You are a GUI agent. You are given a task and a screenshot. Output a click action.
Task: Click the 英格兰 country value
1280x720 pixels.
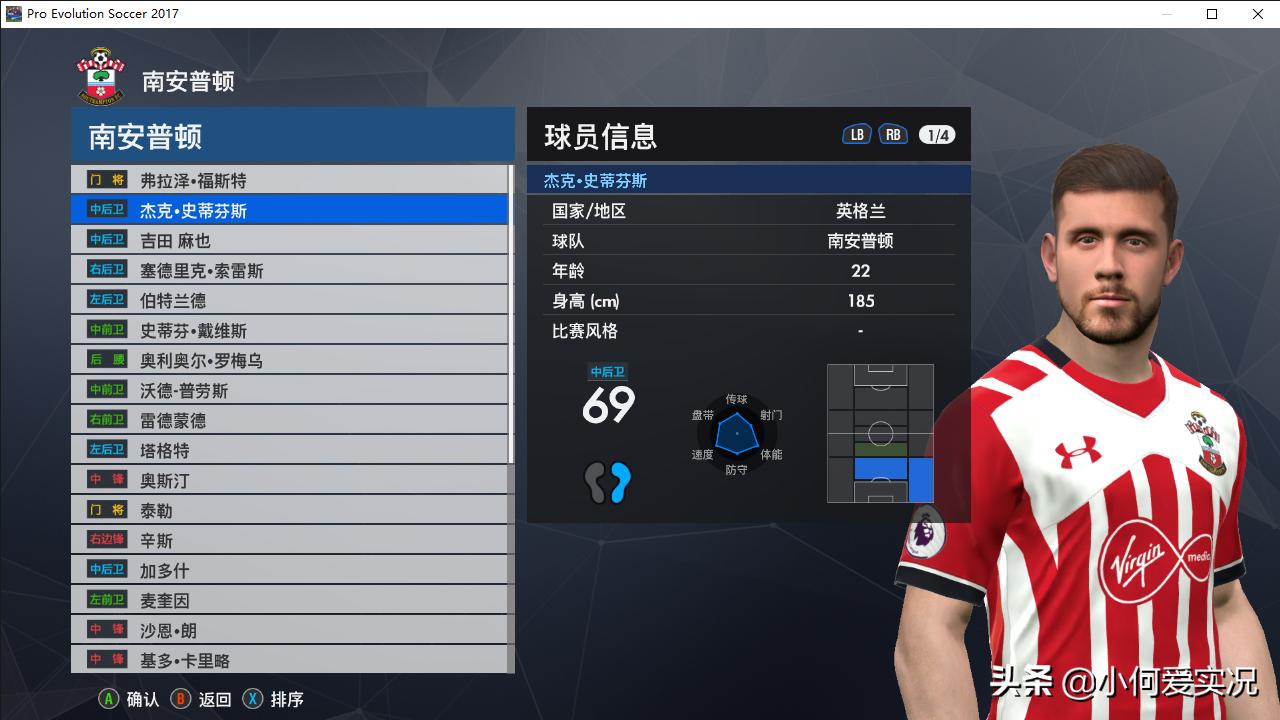[860, 213]
